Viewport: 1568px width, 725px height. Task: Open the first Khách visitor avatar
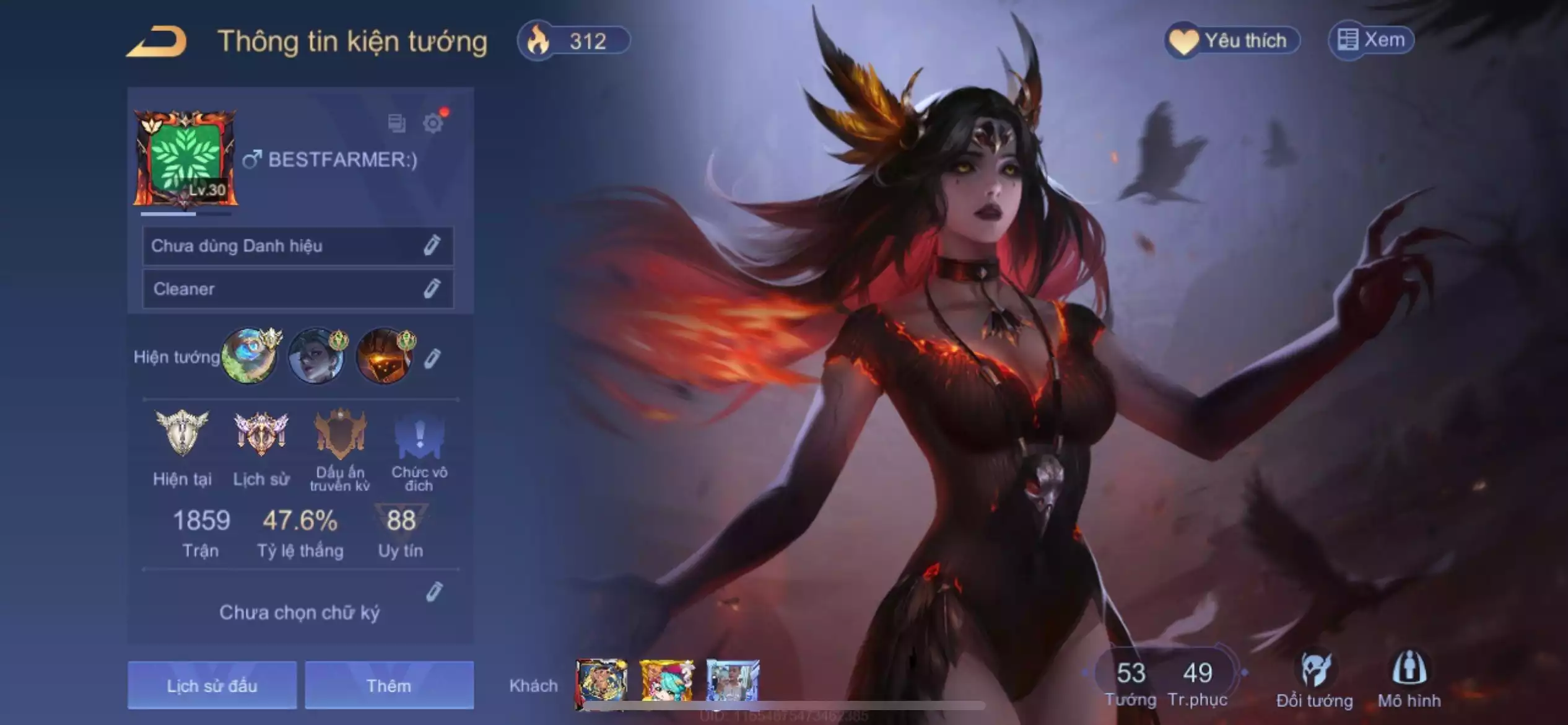tap(601, 682)
